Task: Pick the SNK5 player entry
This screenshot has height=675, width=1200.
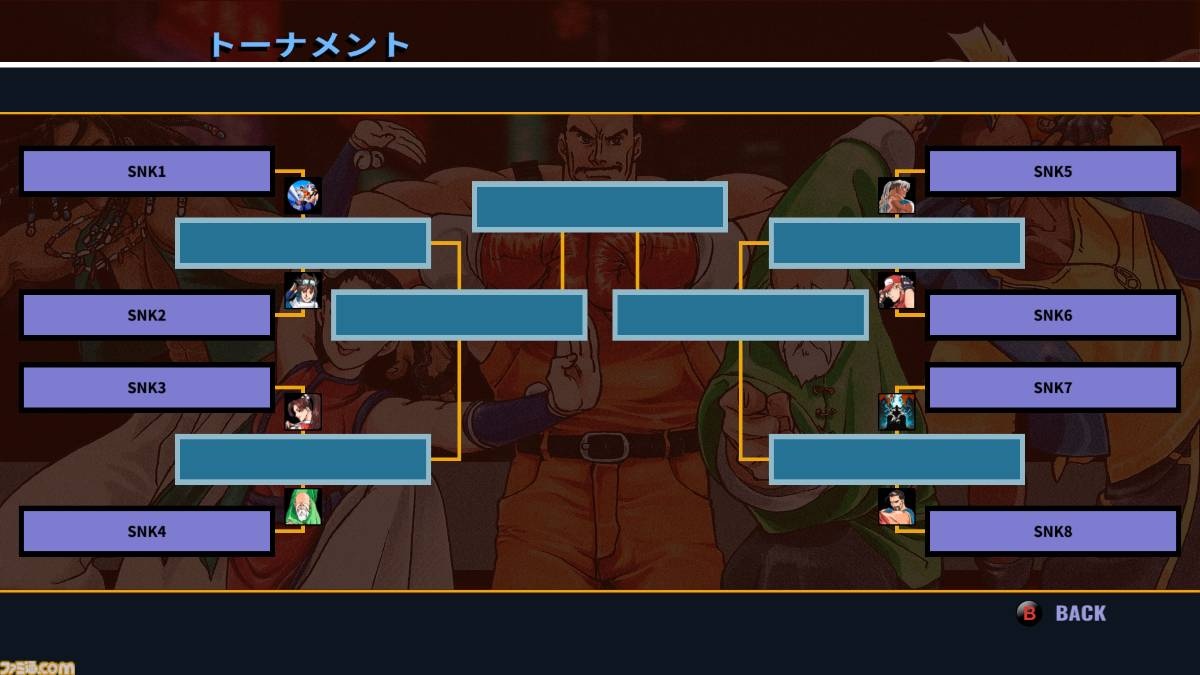Action: (x=1052, y=172)
